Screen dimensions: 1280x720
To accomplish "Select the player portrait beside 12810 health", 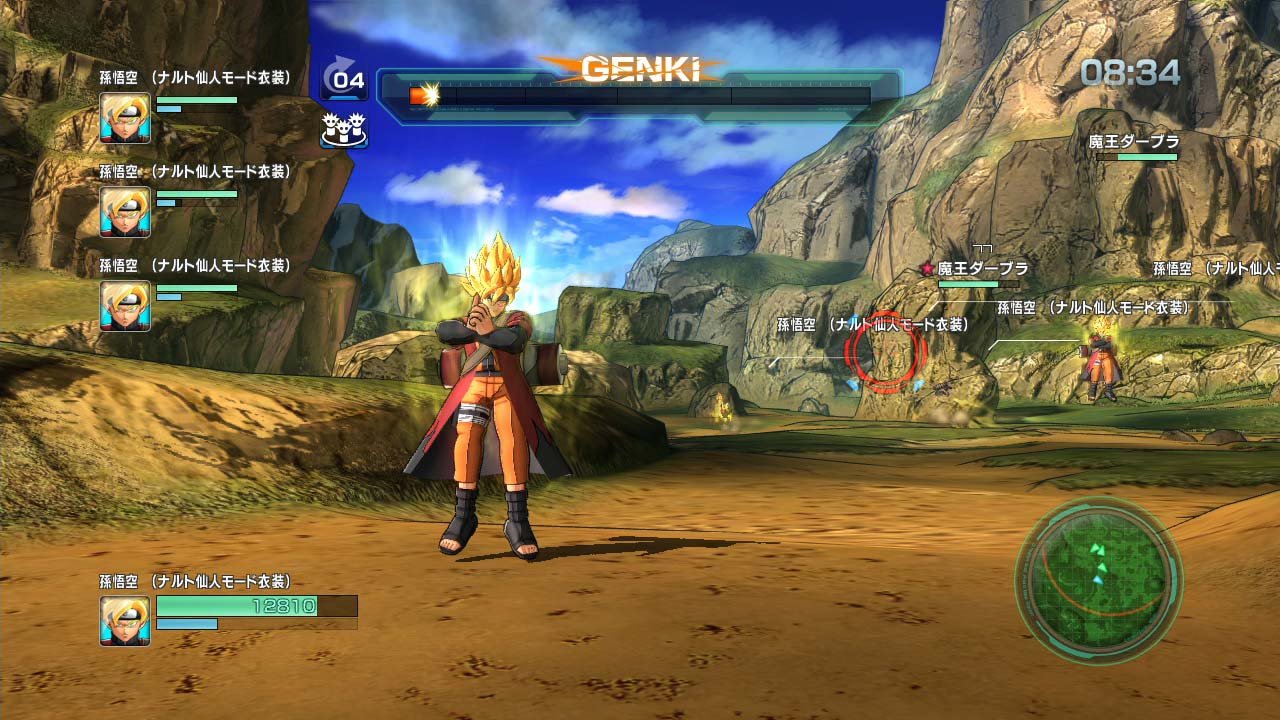I will pos(125,620).
